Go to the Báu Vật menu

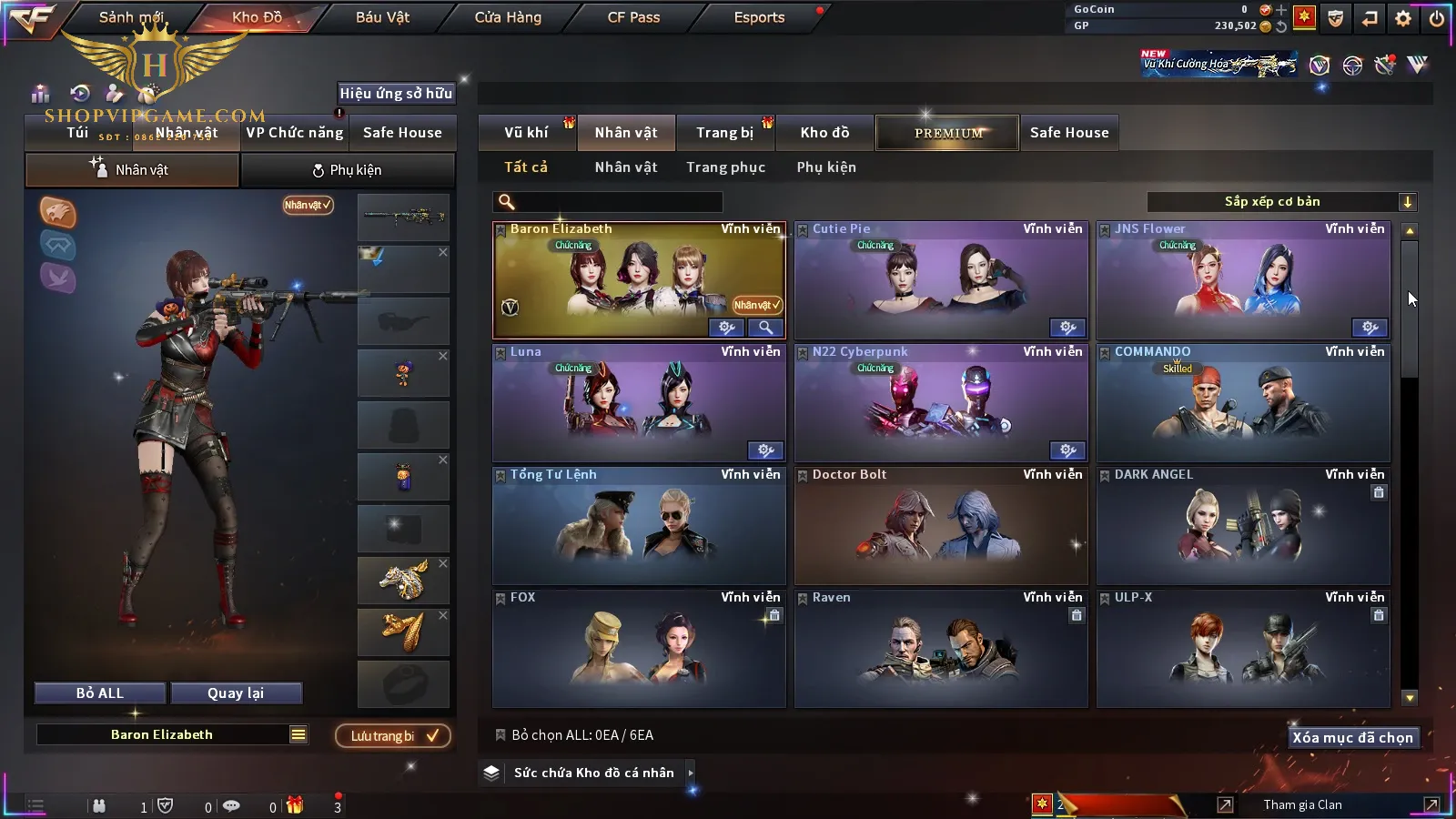pyautogui.click(x=382, y=17)
